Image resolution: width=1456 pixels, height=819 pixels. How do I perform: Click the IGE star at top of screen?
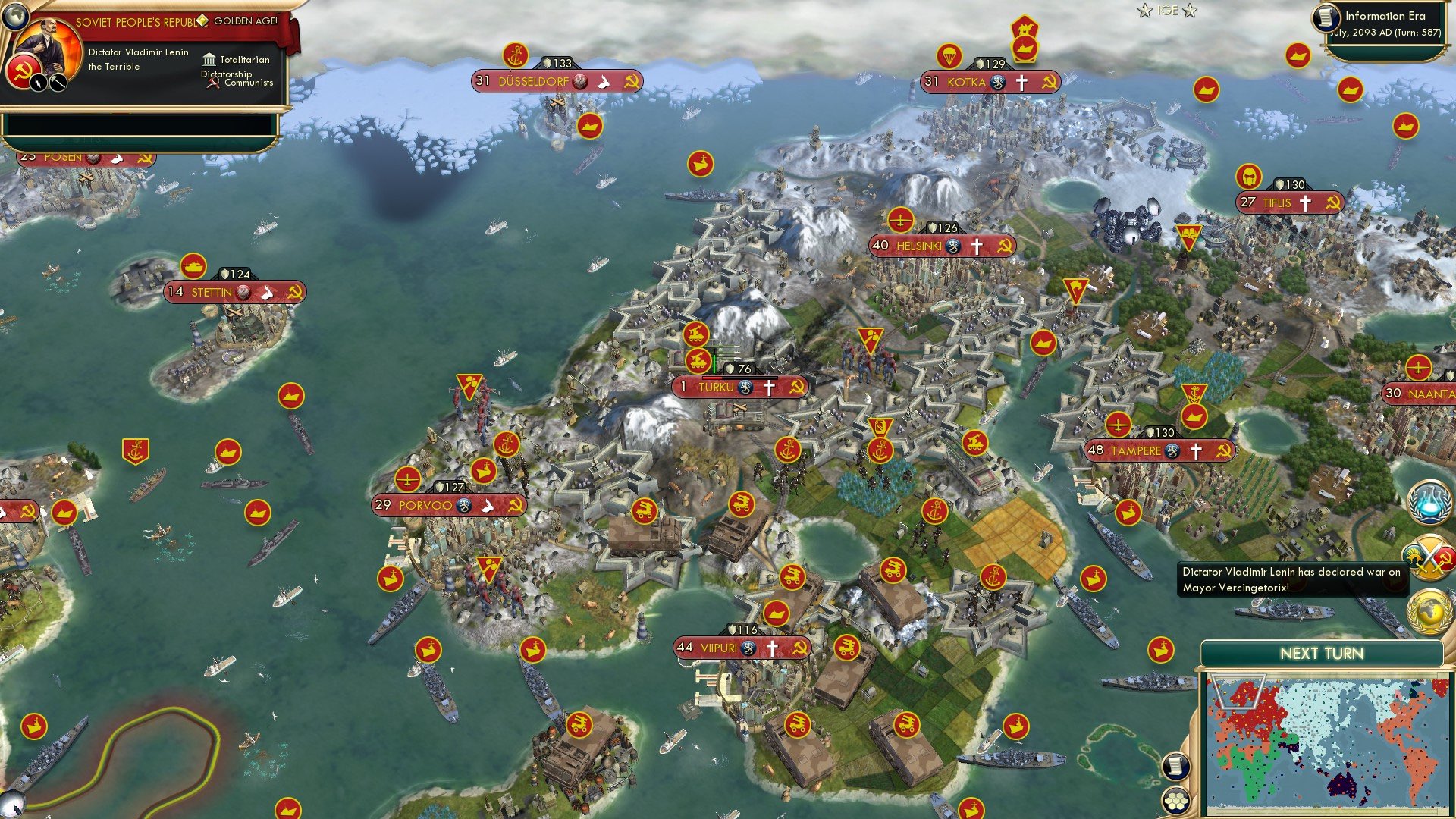[x=1143, y=11]
